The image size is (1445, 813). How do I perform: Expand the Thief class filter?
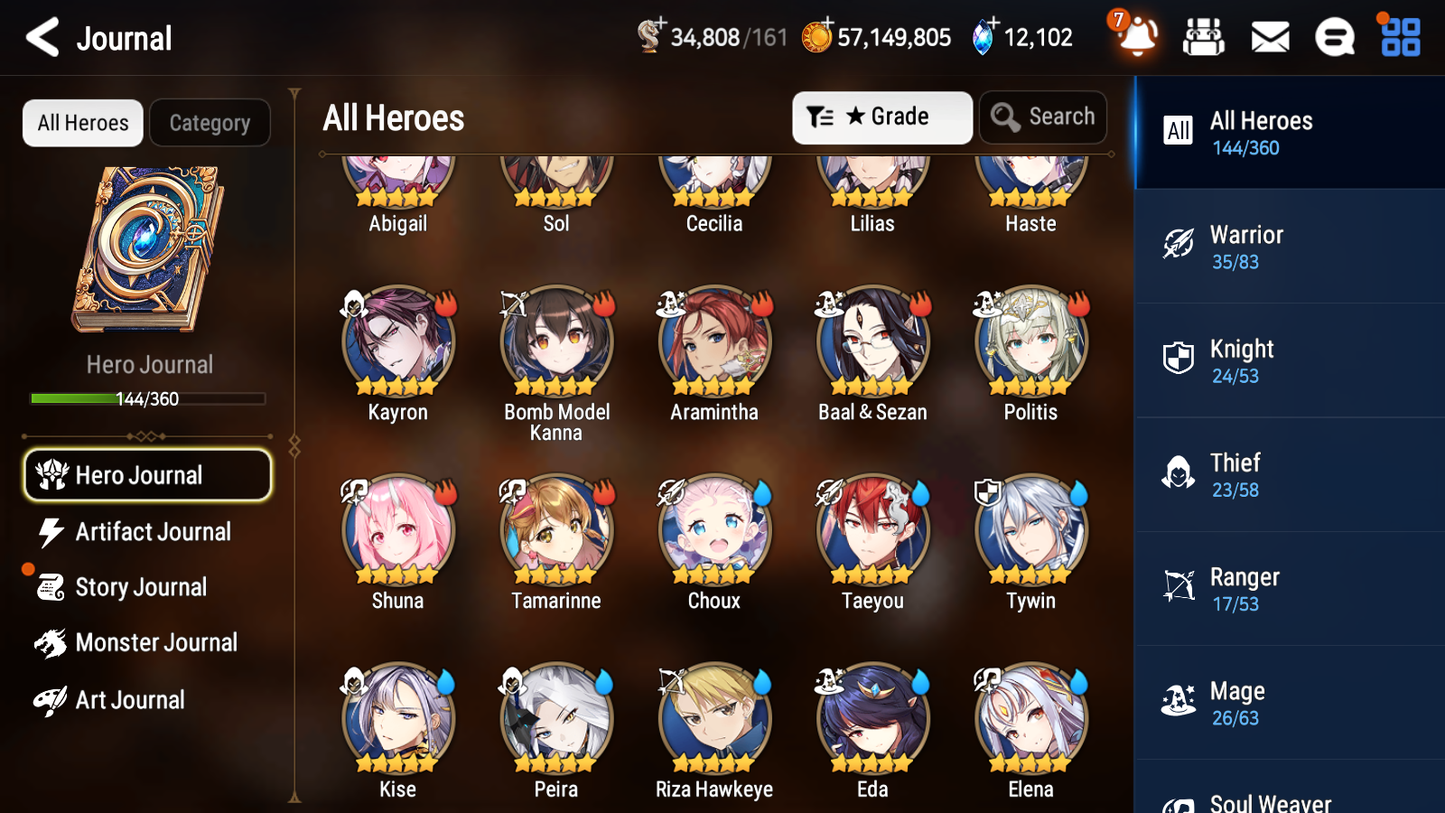click(x=1178, y=473)
